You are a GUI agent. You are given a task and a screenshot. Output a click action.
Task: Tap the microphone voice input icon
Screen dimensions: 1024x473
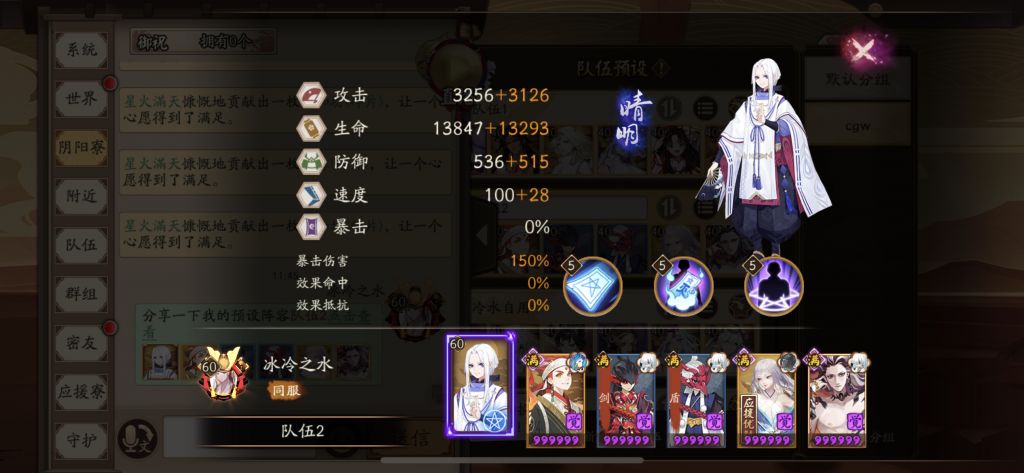pyautogui.click(x=137, y=436)
